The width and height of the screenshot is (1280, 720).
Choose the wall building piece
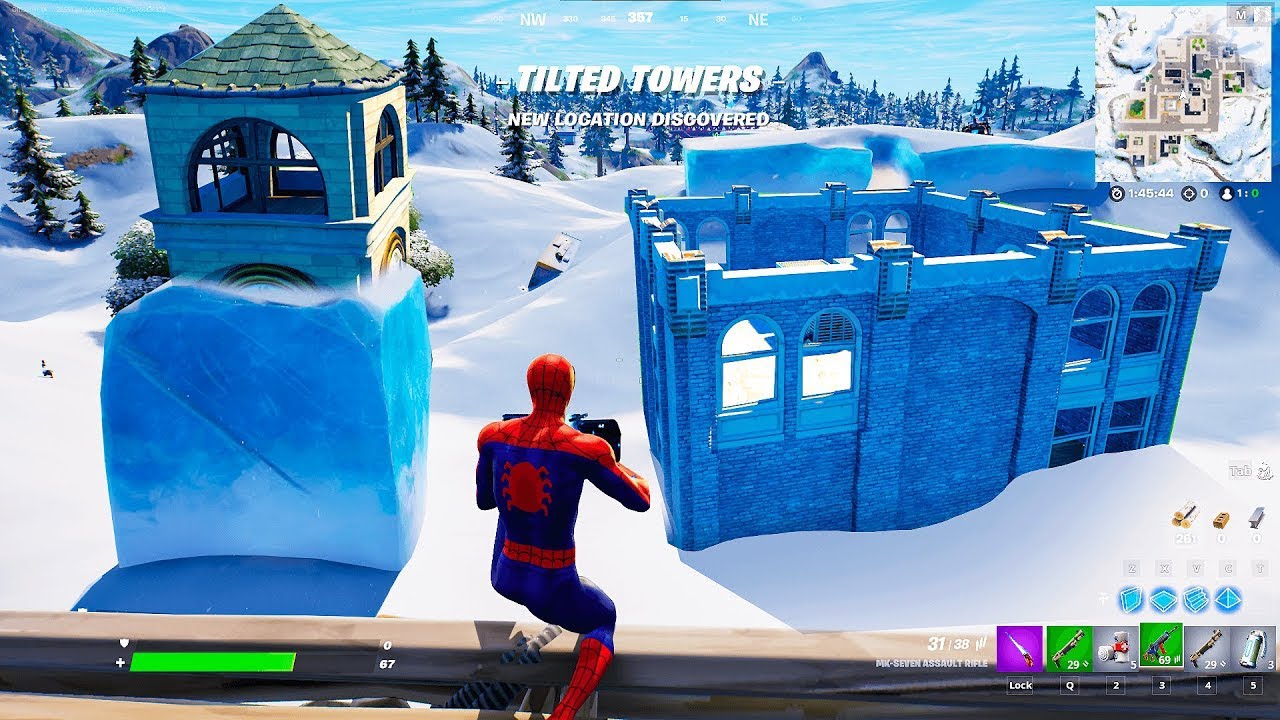1132,599
